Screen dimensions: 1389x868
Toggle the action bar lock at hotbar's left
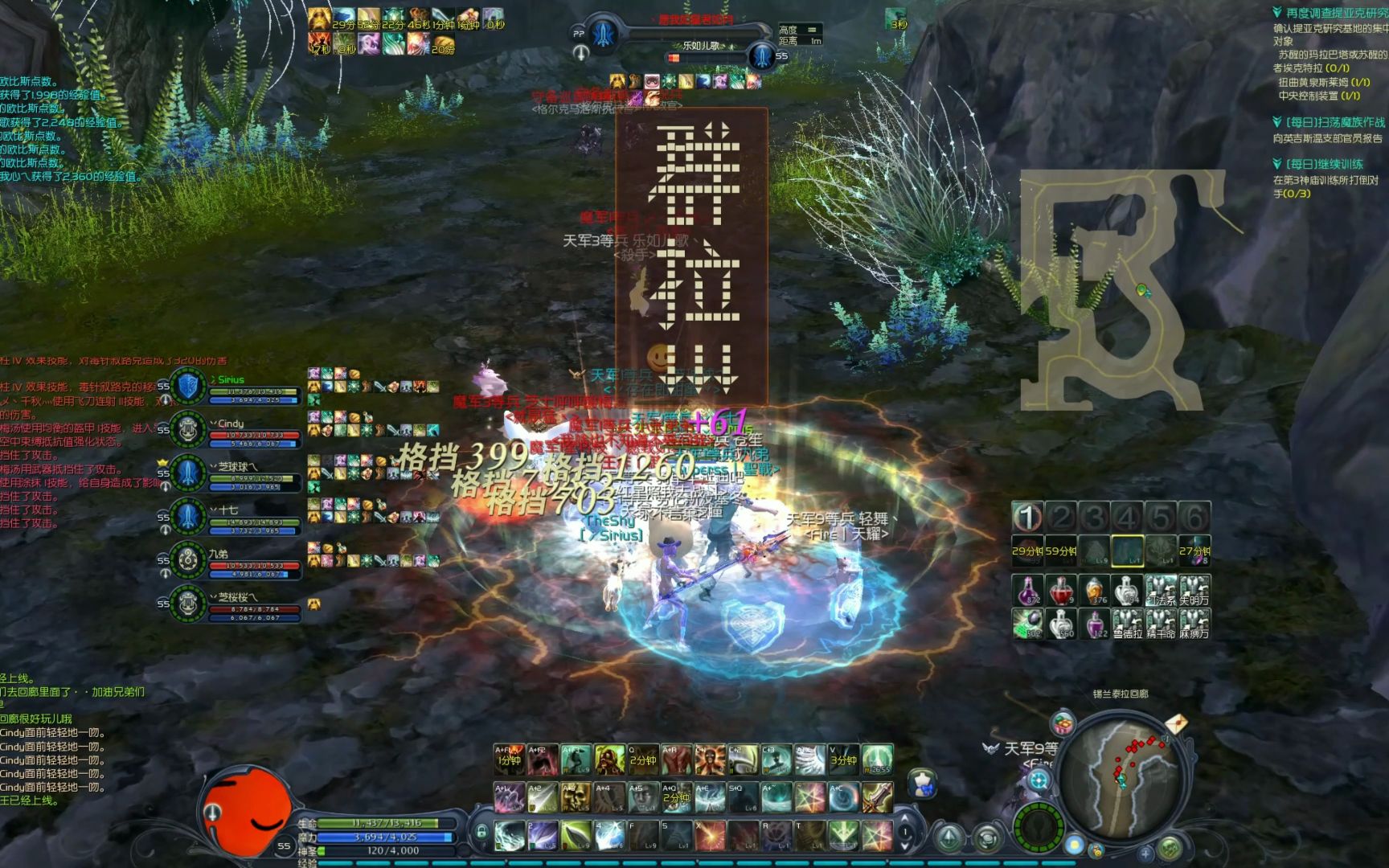coord(481,832)
